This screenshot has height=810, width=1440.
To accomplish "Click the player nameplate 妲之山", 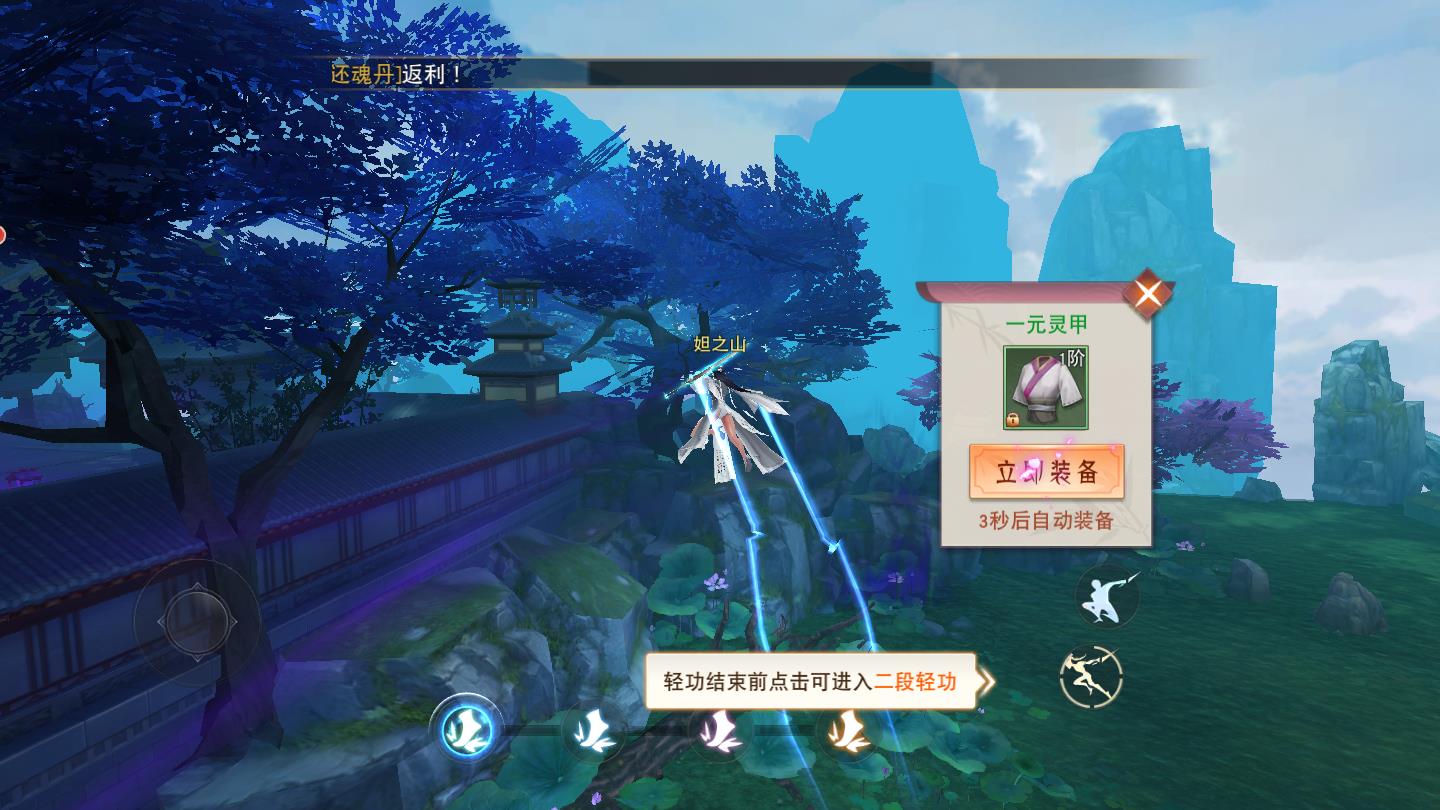I will tap(720, 341).
